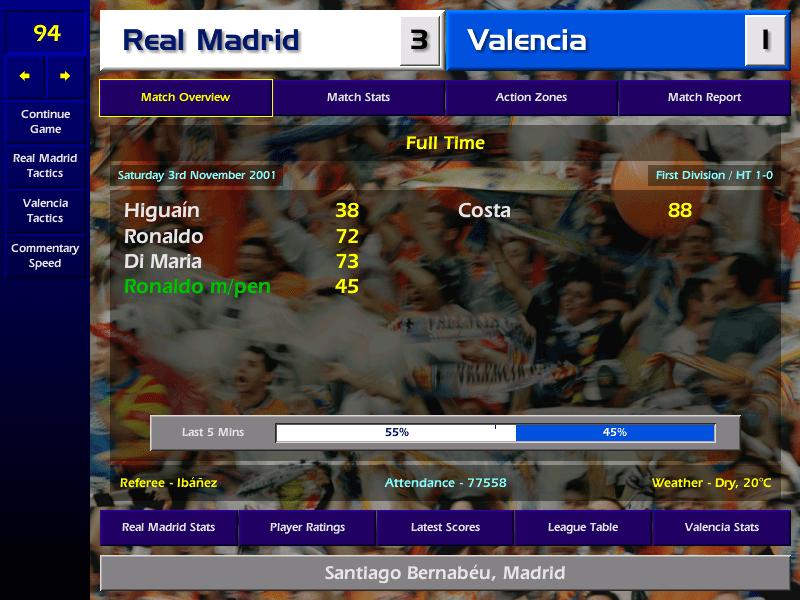The image size is (800, 600).
Task: Show the Action Zones tab
Action: [x=531, y=98]
